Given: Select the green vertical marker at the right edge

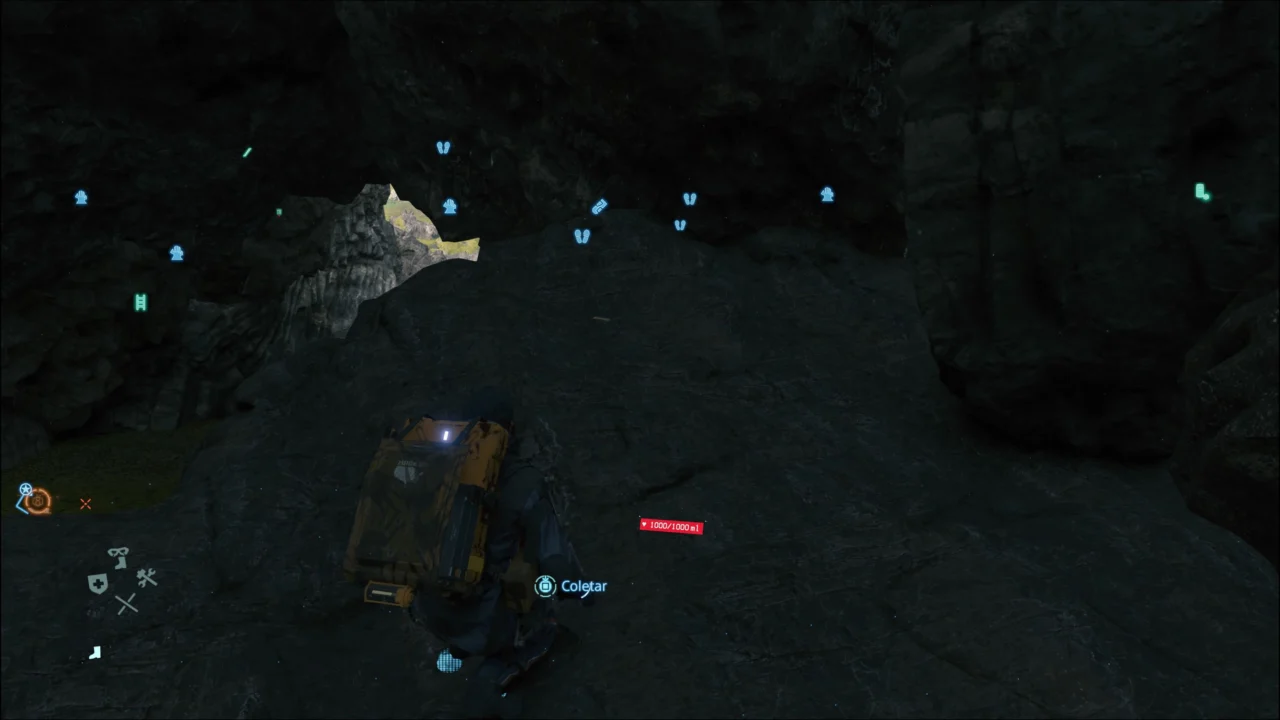Looking at the screenshot, I should tap(1202, 192).
